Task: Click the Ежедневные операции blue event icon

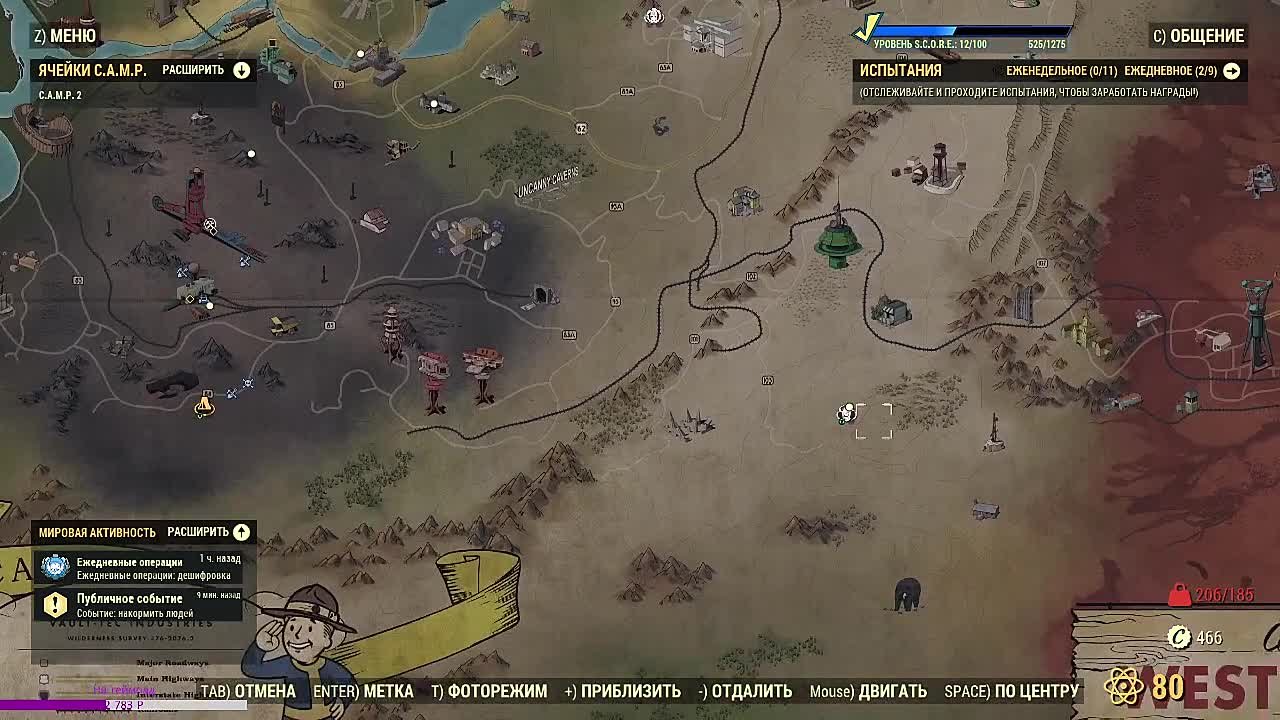Action: [53, 567]
